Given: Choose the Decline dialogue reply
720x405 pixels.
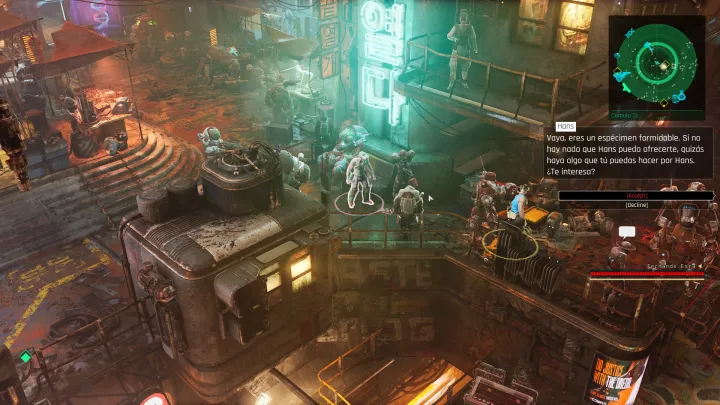Looking at the screenshot, I should point(636,204).
